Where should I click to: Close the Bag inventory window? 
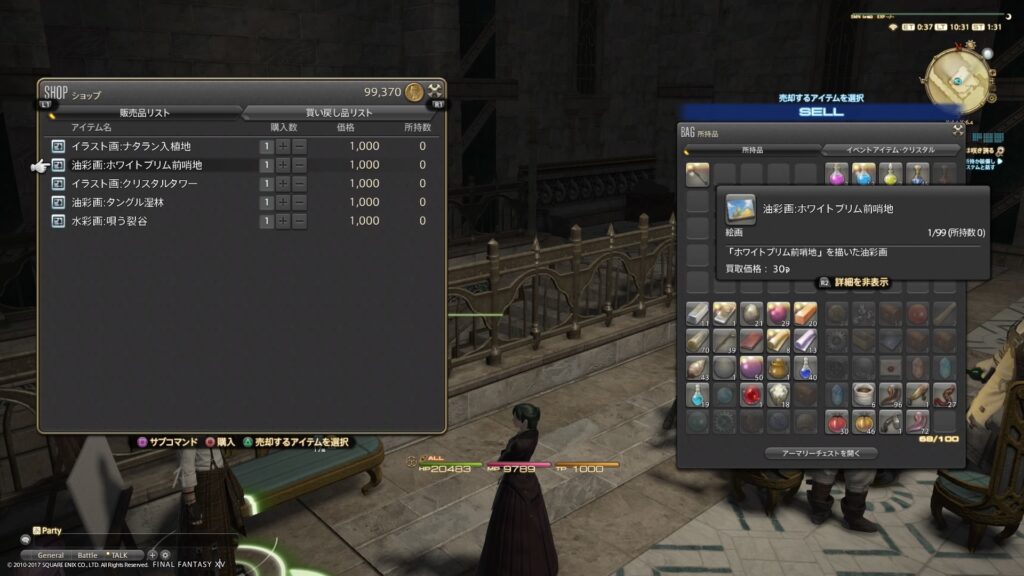click(x=958, y=130)
